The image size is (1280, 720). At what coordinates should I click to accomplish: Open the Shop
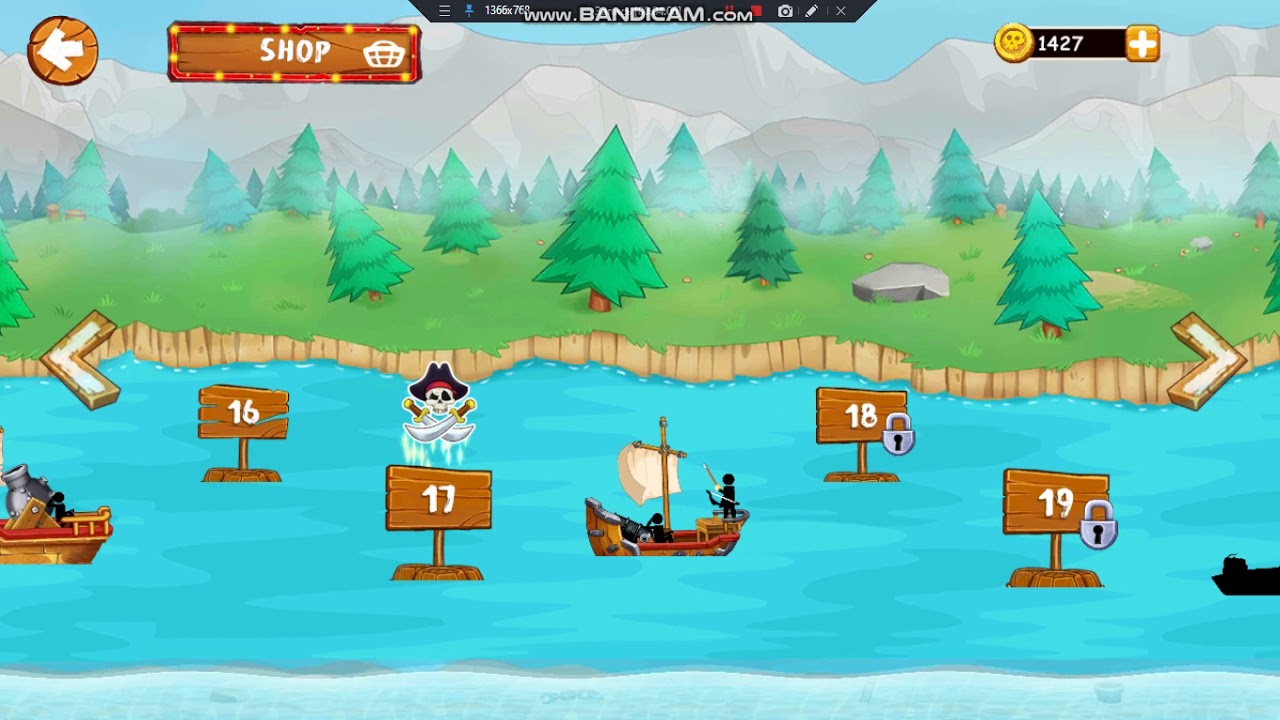tap(294, 52)
